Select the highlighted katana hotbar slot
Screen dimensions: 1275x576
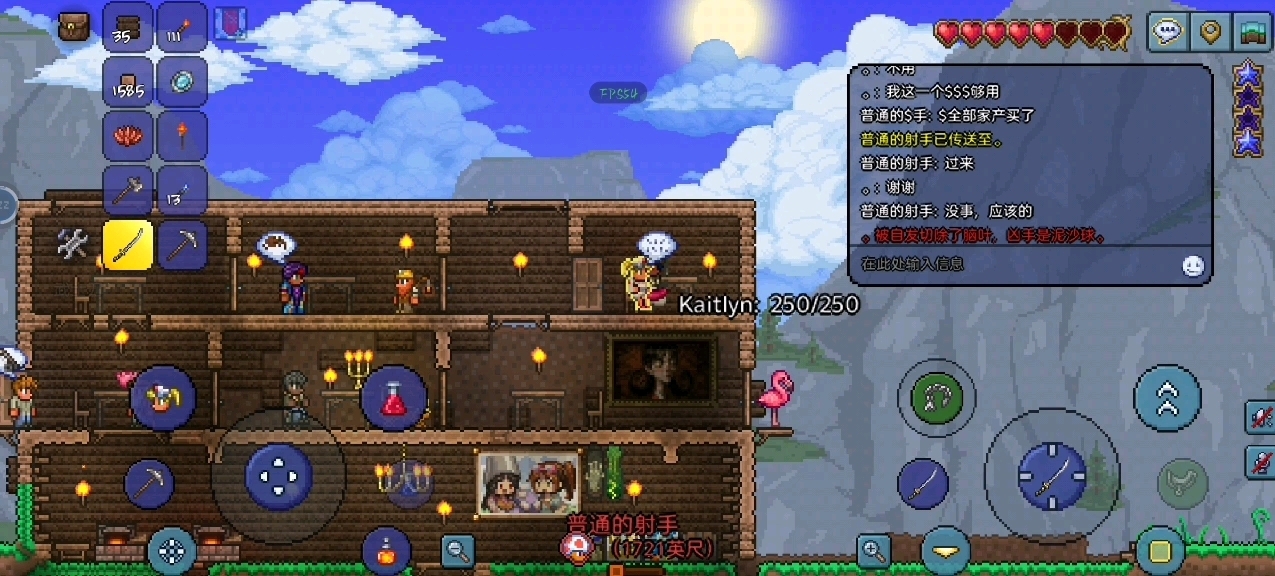tap(127, 245)
